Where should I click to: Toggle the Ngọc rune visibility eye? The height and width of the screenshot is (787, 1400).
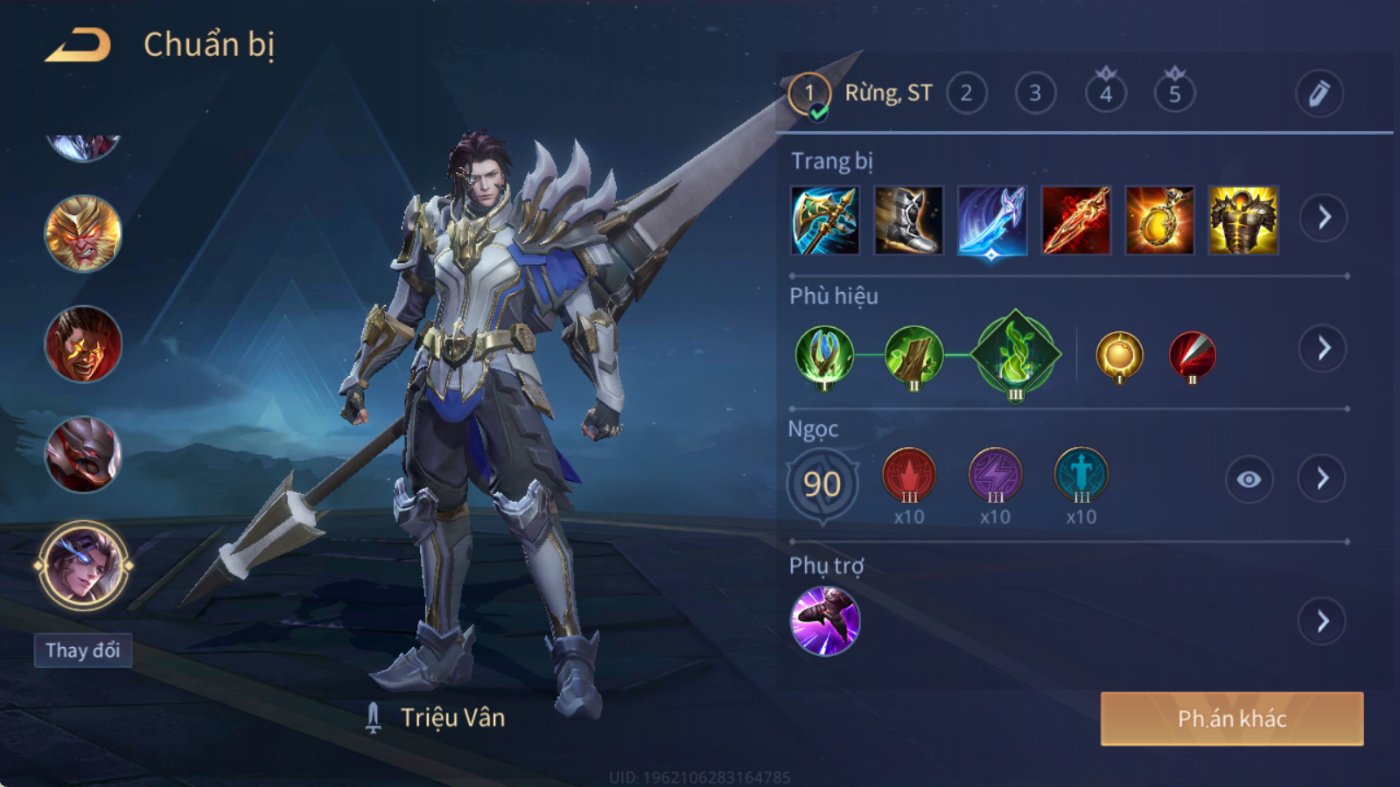coord(1248,479)
